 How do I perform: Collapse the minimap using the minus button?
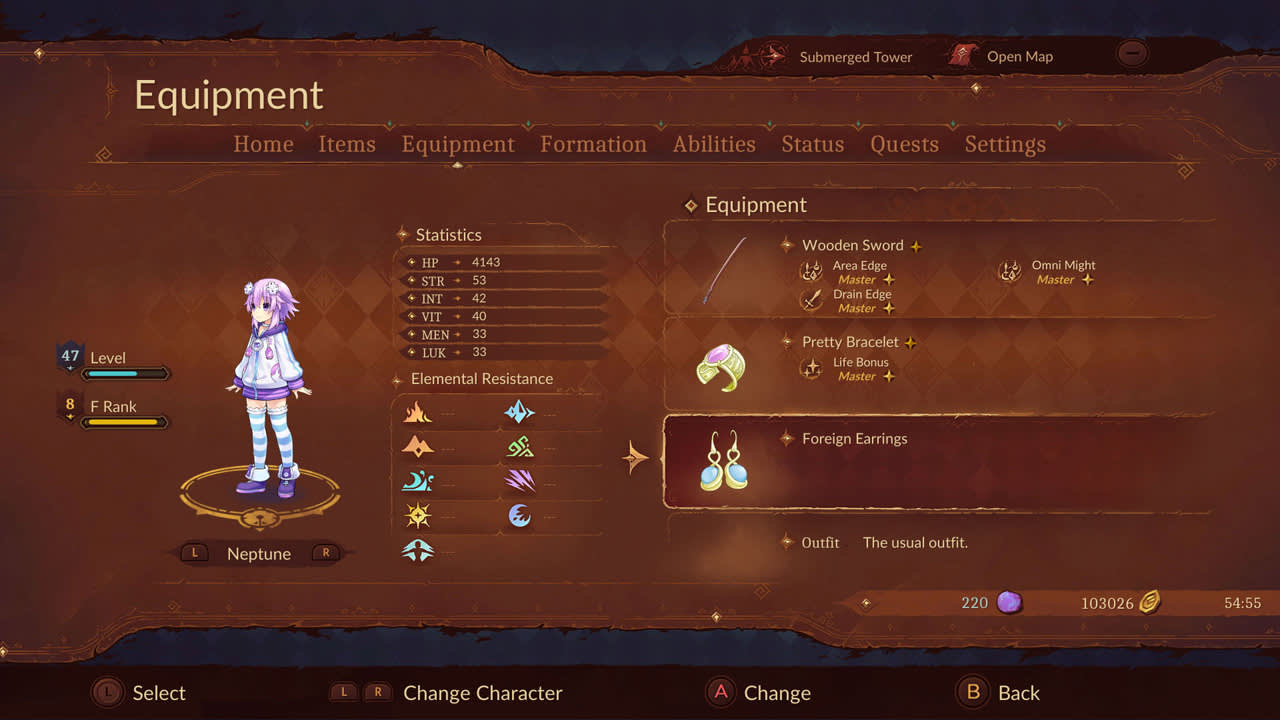[1132, 53]
